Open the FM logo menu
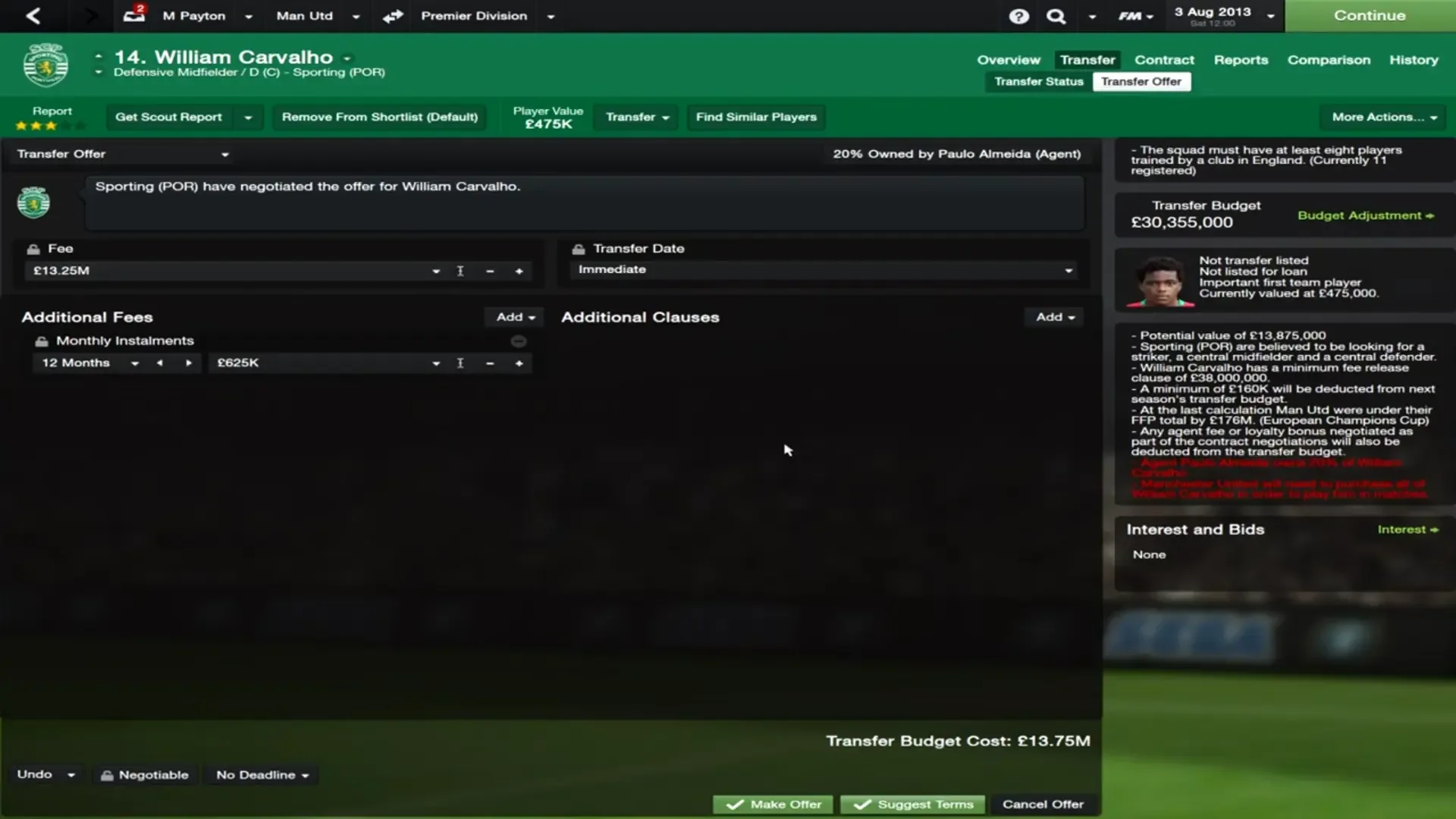The height and width of the screenshot is (819, 1456). [1129, 16]
